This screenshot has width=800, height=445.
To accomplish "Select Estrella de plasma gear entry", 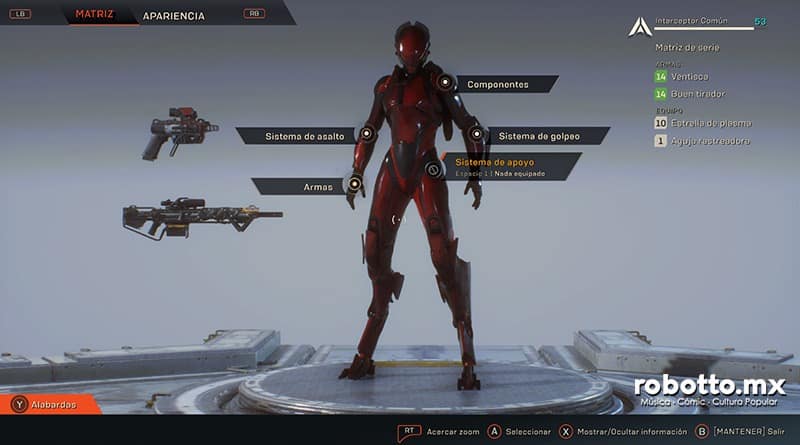I will (709, 123).
